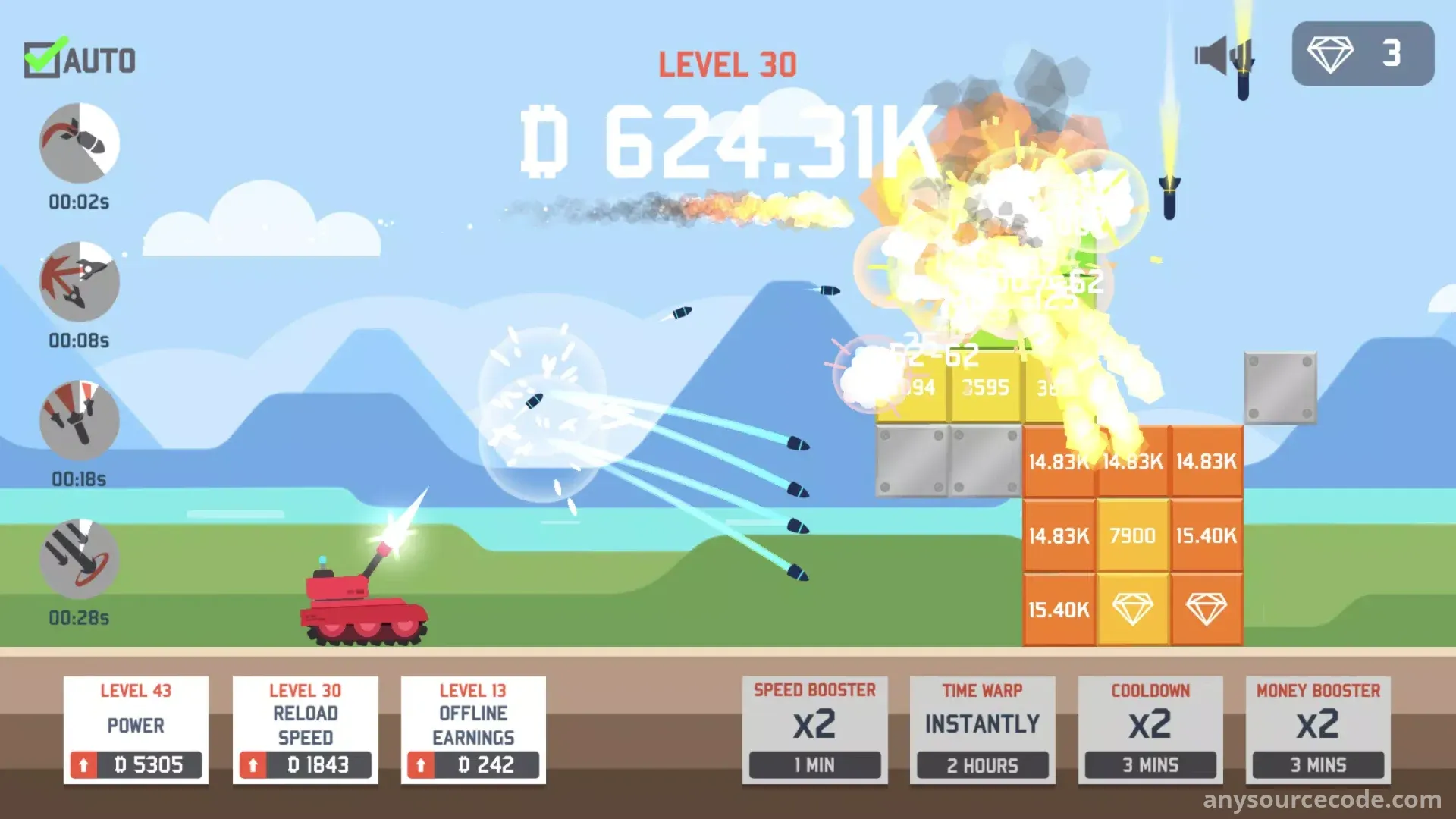The height and width of the screenshot is (819, 1456).
Task: Open the diamond gem counter
Action: (1363, 54)
